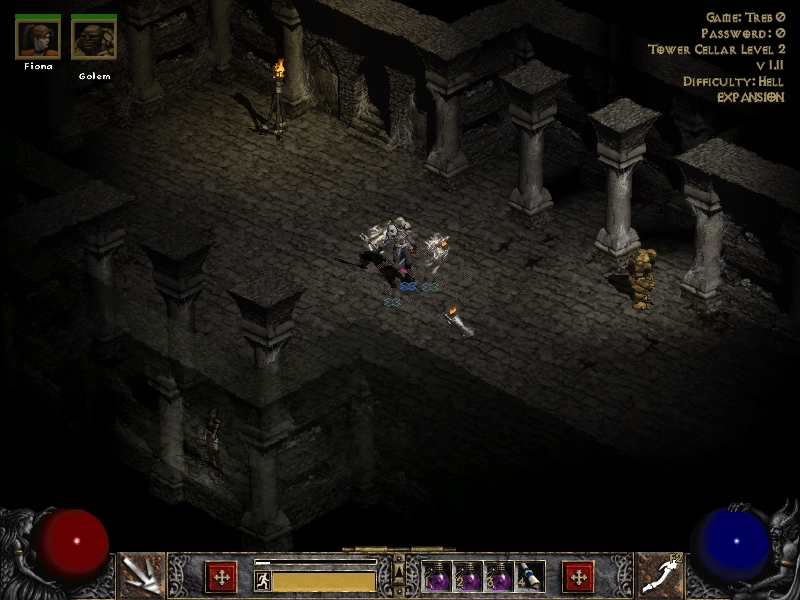The height and width of the screenshot is (600, 800).
Task: Use the purple potion in belt slot 1
Action: click(438, 577)
